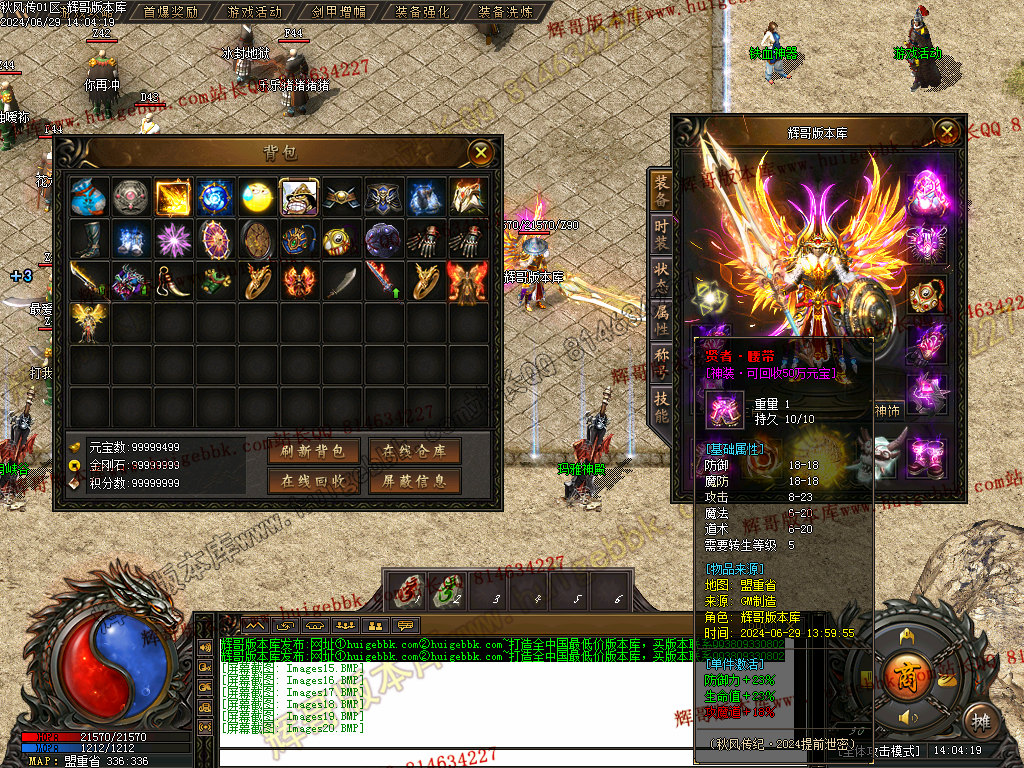Image resolution: width=1024 pixels, height=768 pixels.
Task: Toggle the 屏蔽信息 block messages button
Action: click(414, 481)
